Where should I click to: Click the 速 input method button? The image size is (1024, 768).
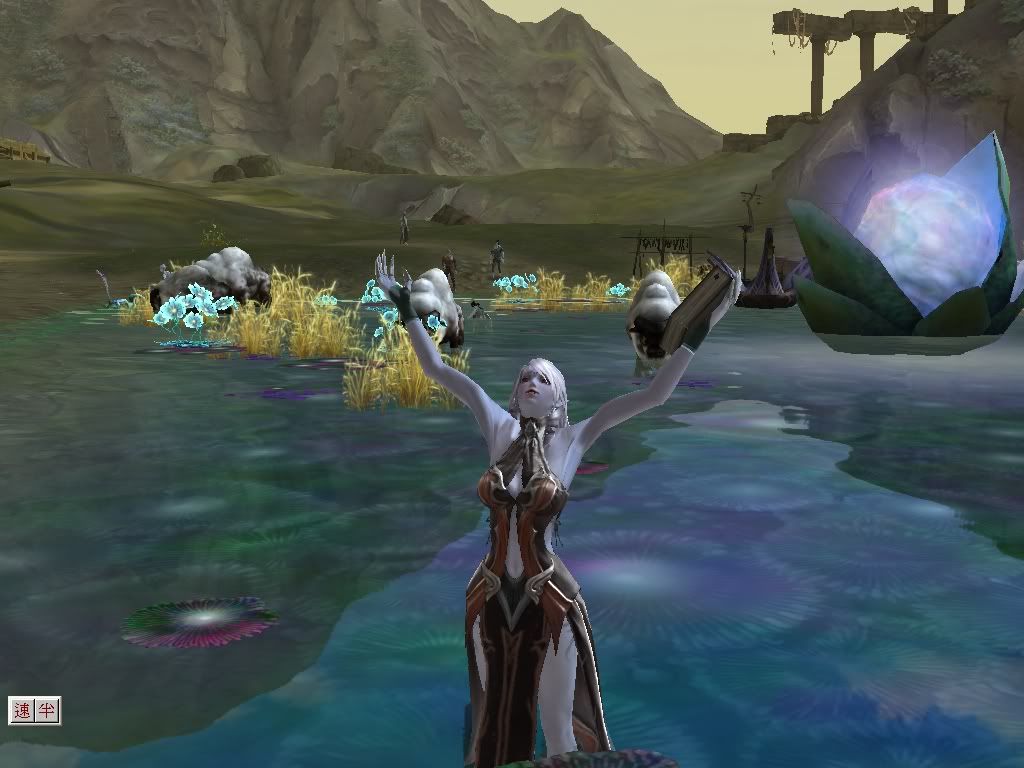(x=23, y=711)
